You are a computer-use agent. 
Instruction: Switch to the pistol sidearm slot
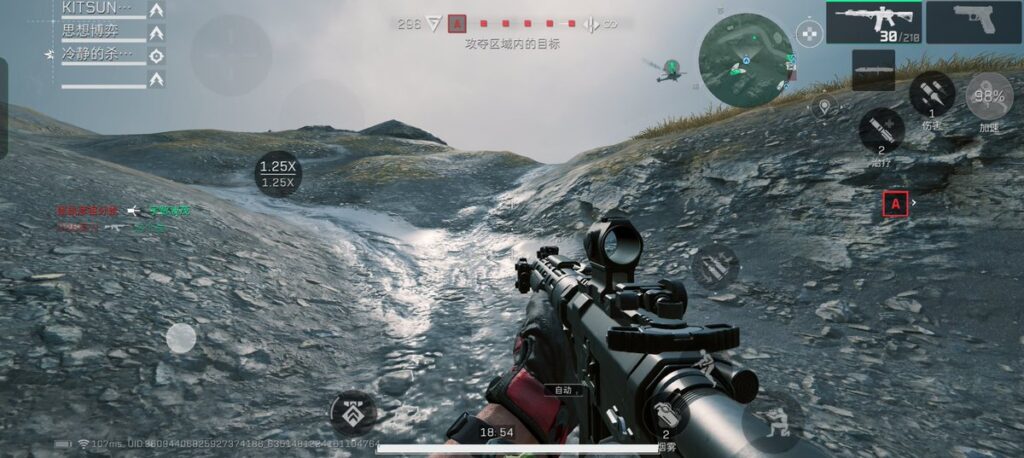973,22
